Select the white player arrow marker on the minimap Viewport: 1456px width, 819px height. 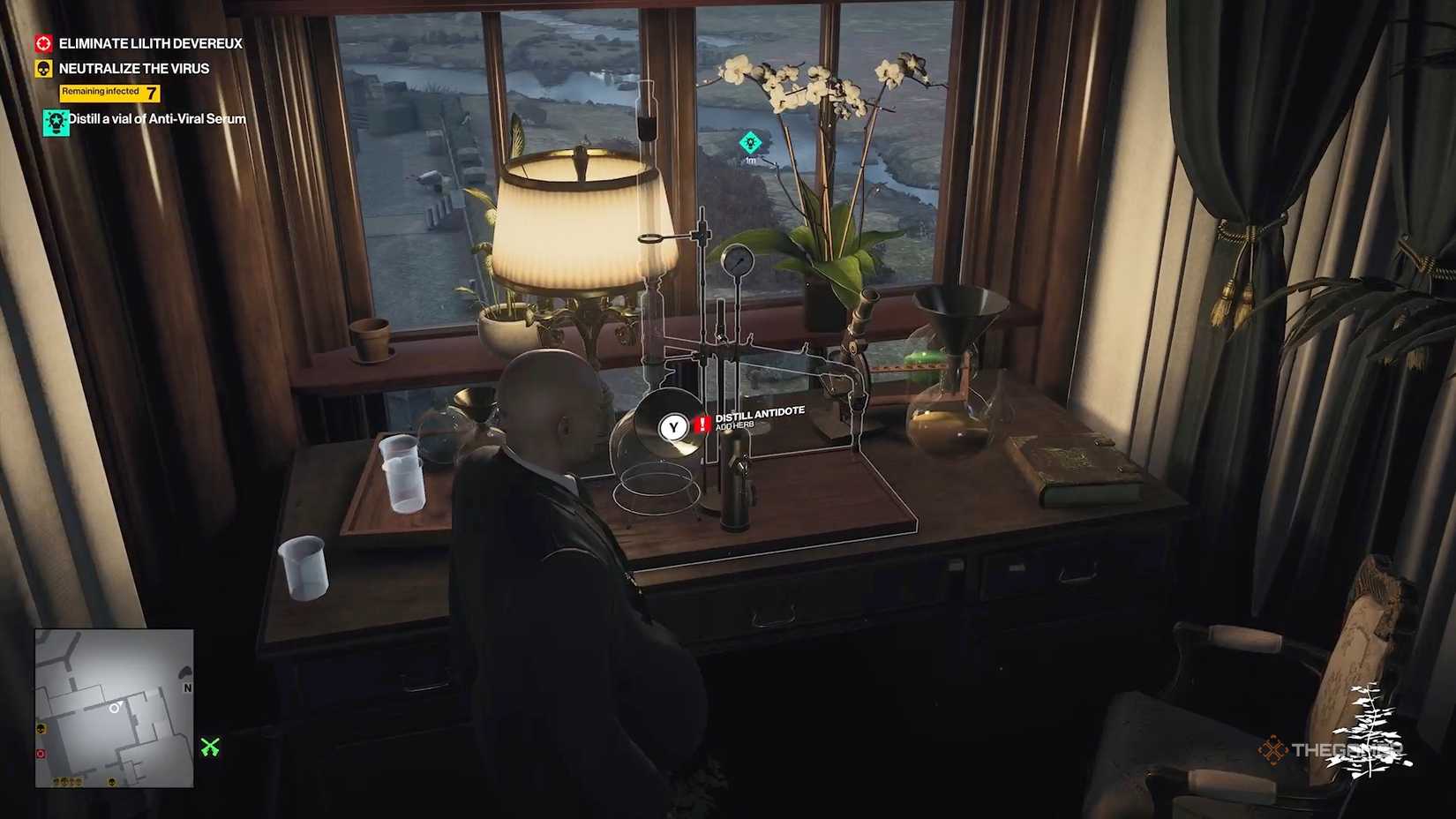click(x=113, y=706)
